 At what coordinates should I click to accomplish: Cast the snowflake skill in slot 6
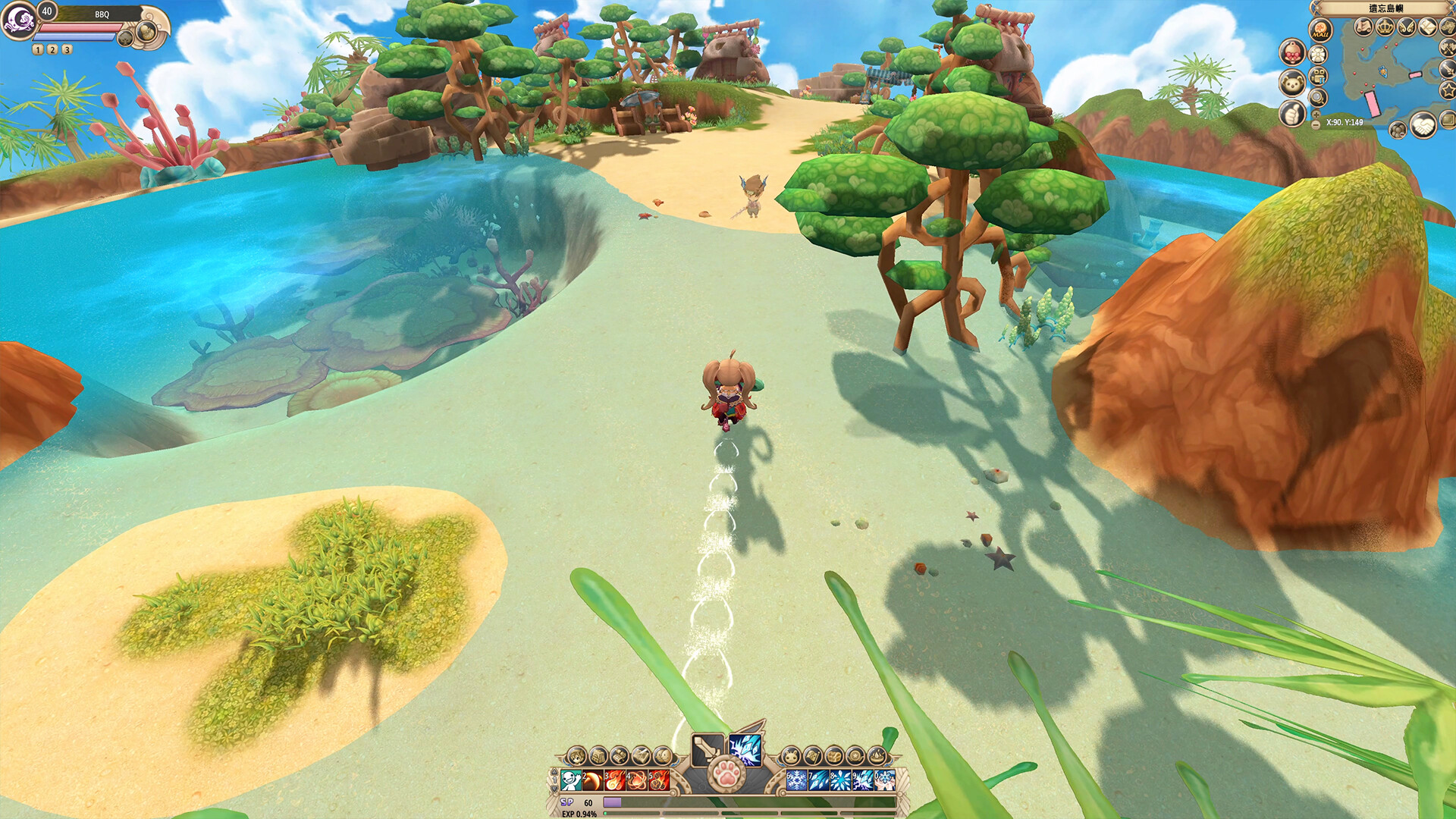(796, 780)
